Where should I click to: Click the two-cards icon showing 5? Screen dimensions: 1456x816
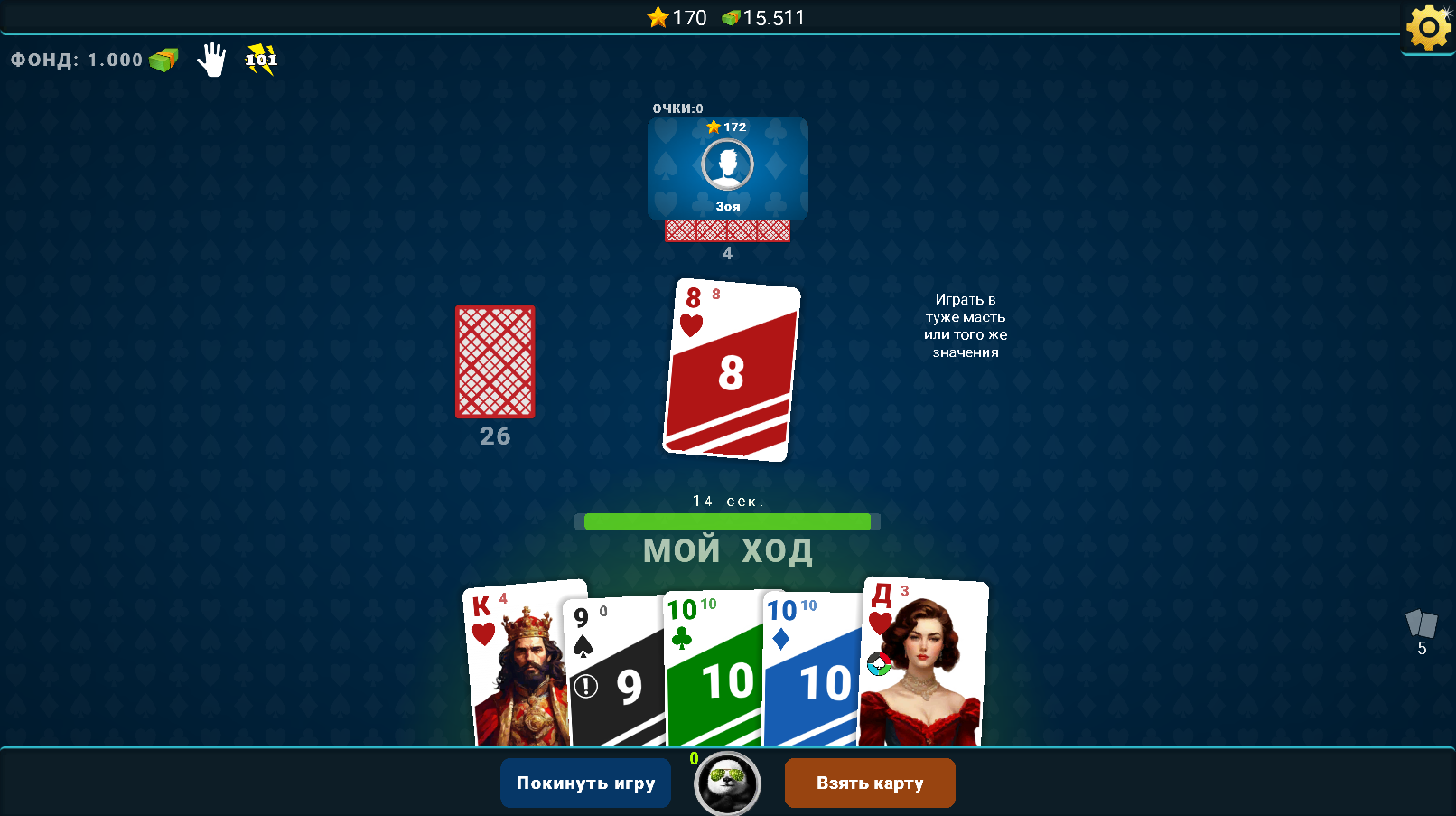(x=1420, y=626)
